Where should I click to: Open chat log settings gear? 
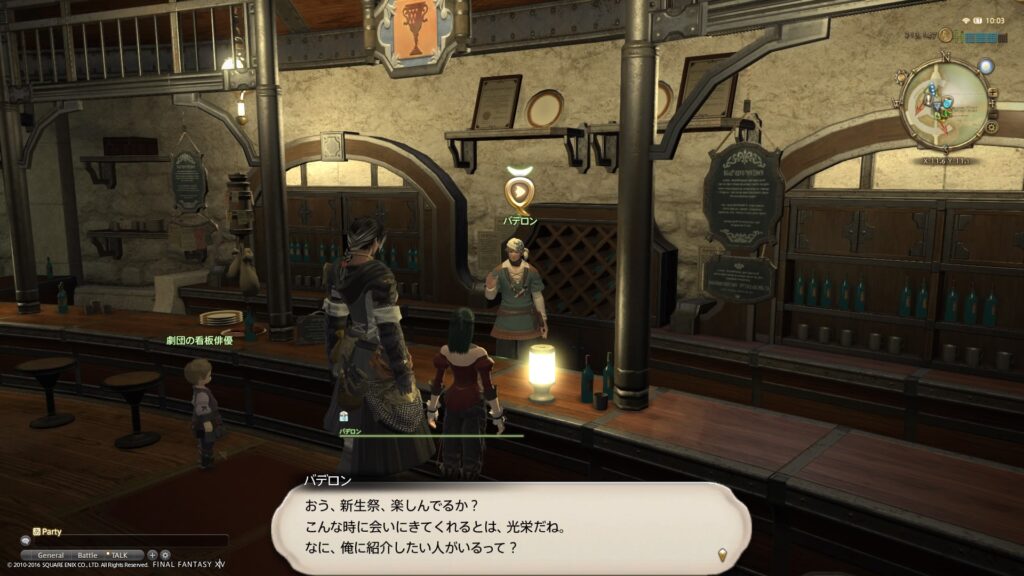coord(165,554)
